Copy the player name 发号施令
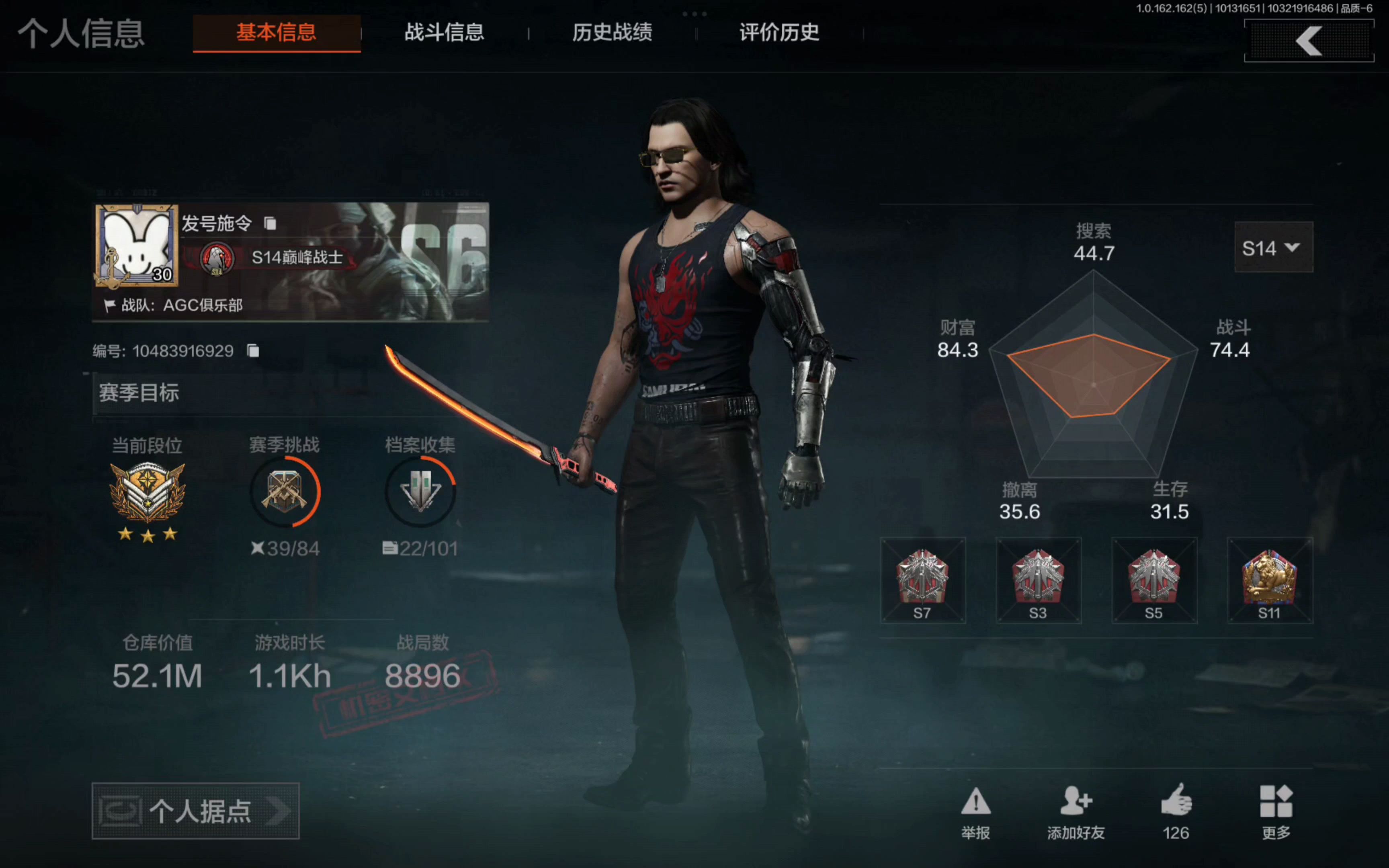 click(270, 223)
